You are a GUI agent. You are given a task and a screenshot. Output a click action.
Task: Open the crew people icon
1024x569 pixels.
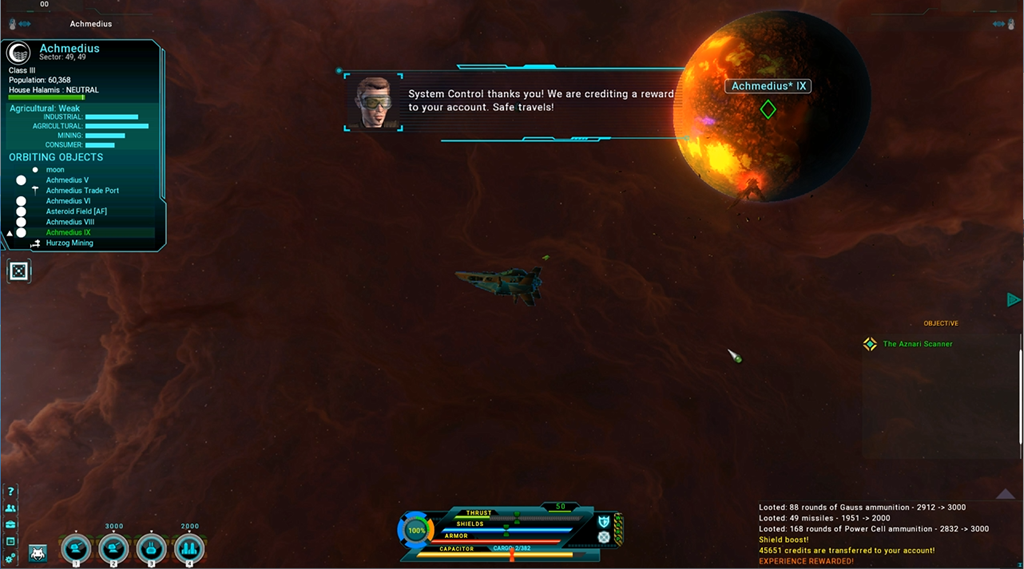11,508
